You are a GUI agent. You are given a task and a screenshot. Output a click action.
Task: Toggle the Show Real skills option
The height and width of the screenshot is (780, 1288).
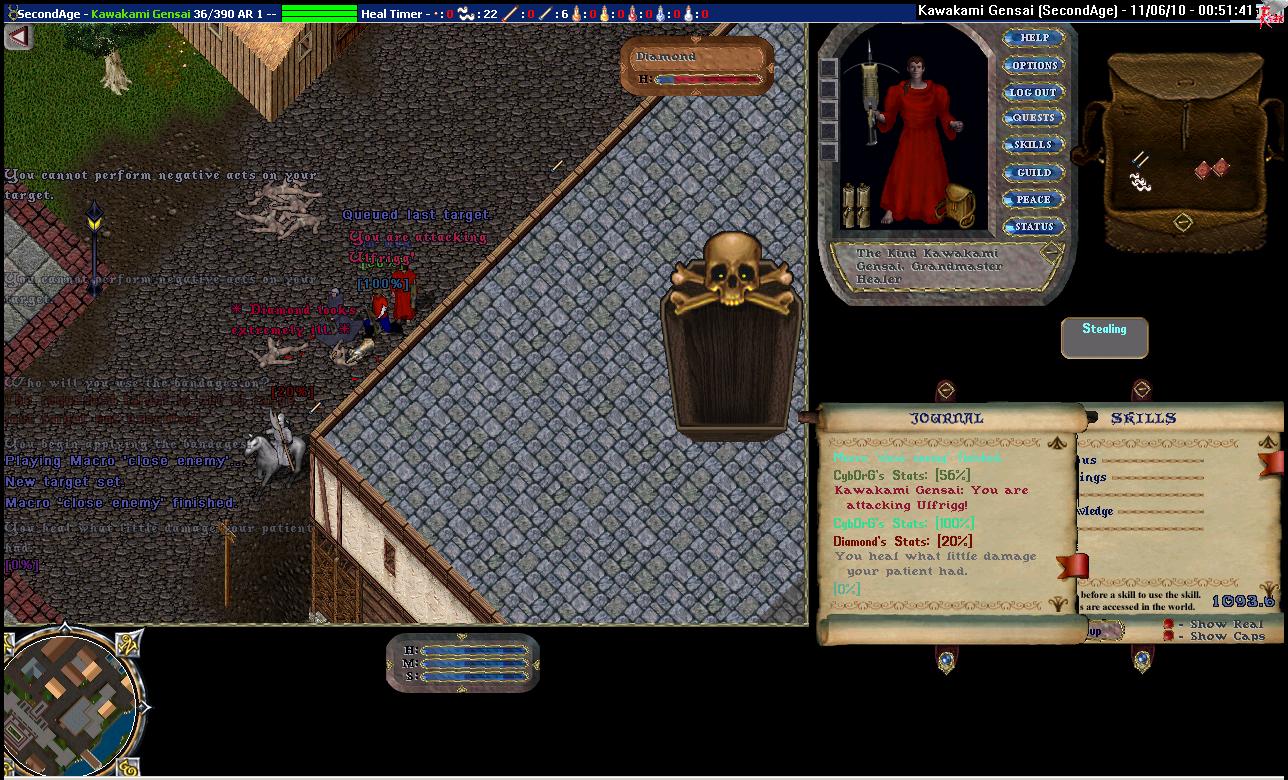tap(1169, 624)
